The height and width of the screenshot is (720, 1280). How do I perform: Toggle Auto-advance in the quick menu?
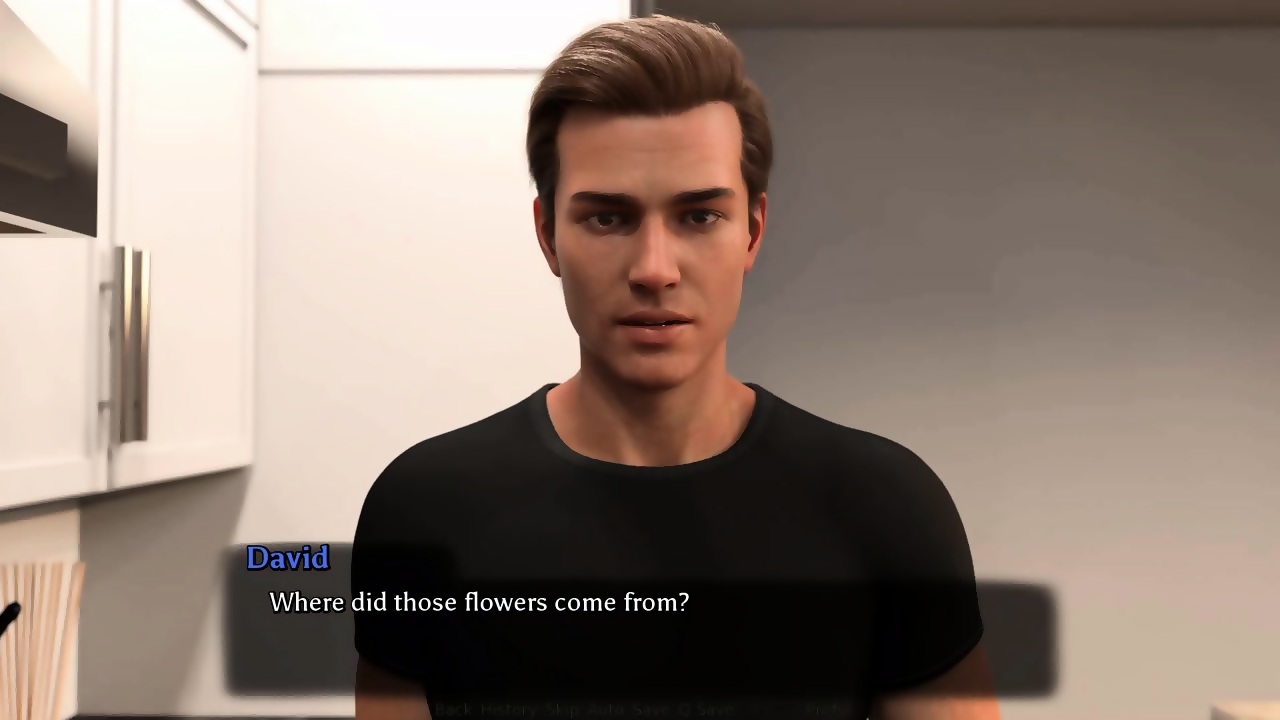(x=604, y=709)
